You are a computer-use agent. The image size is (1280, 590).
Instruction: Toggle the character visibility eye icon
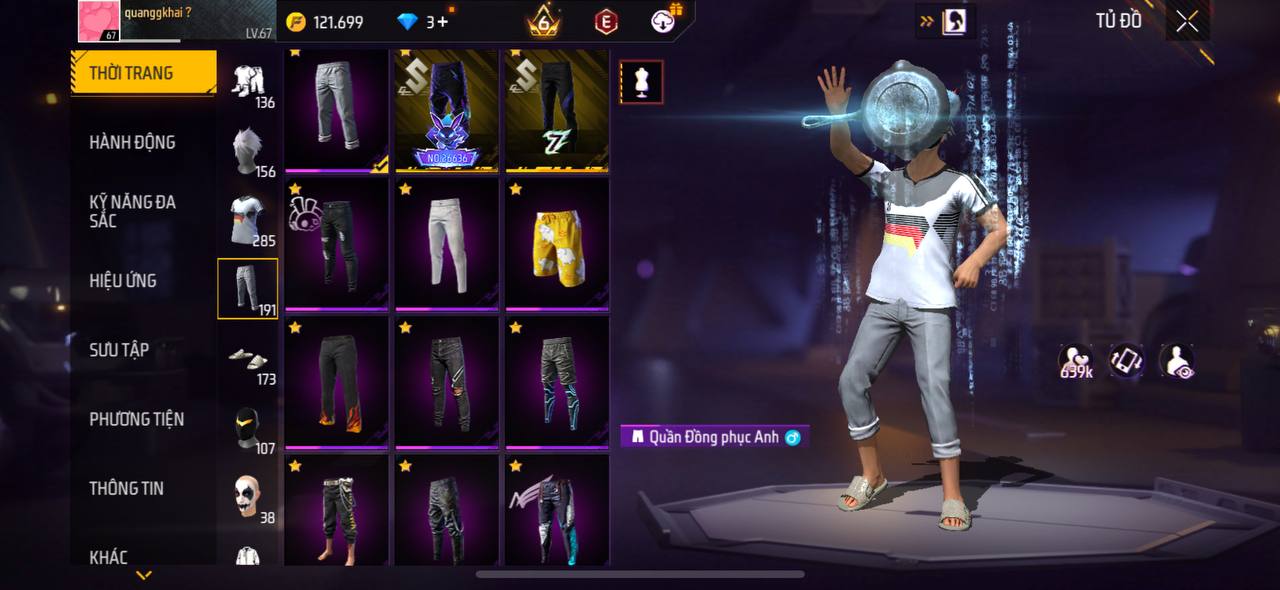pyautogui.click(x=1177, y=361)
